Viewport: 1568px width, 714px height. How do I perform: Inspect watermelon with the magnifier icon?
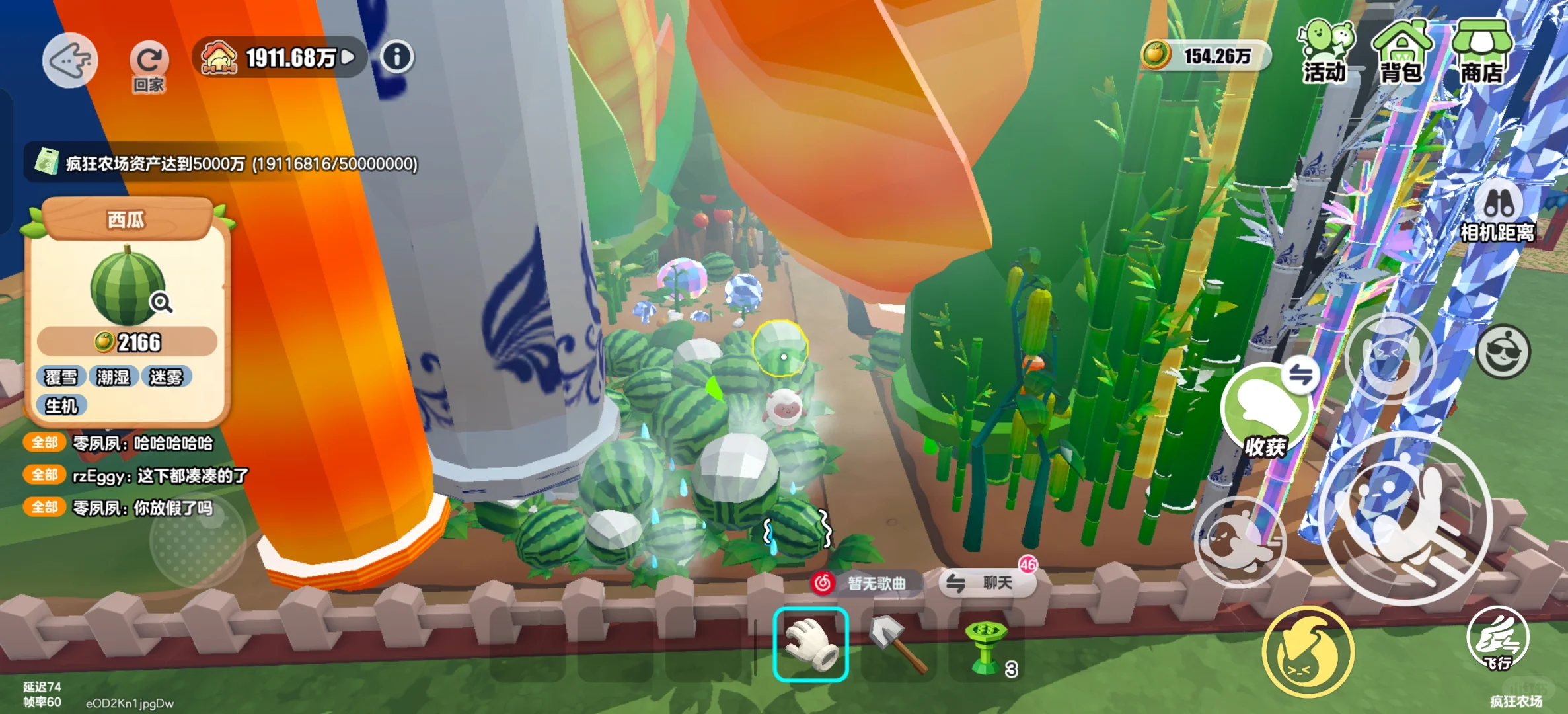161,303
